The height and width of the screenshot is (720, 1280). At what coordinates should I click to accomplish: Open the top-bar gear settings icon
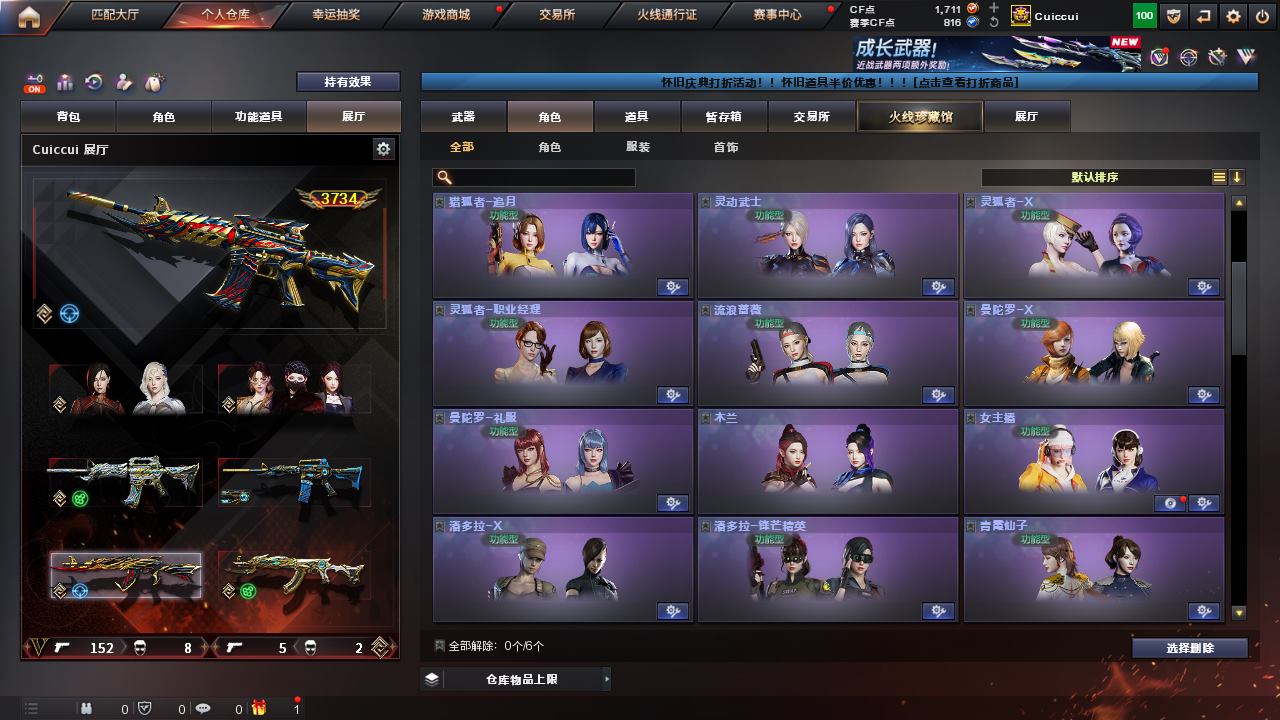[1233, 16]
